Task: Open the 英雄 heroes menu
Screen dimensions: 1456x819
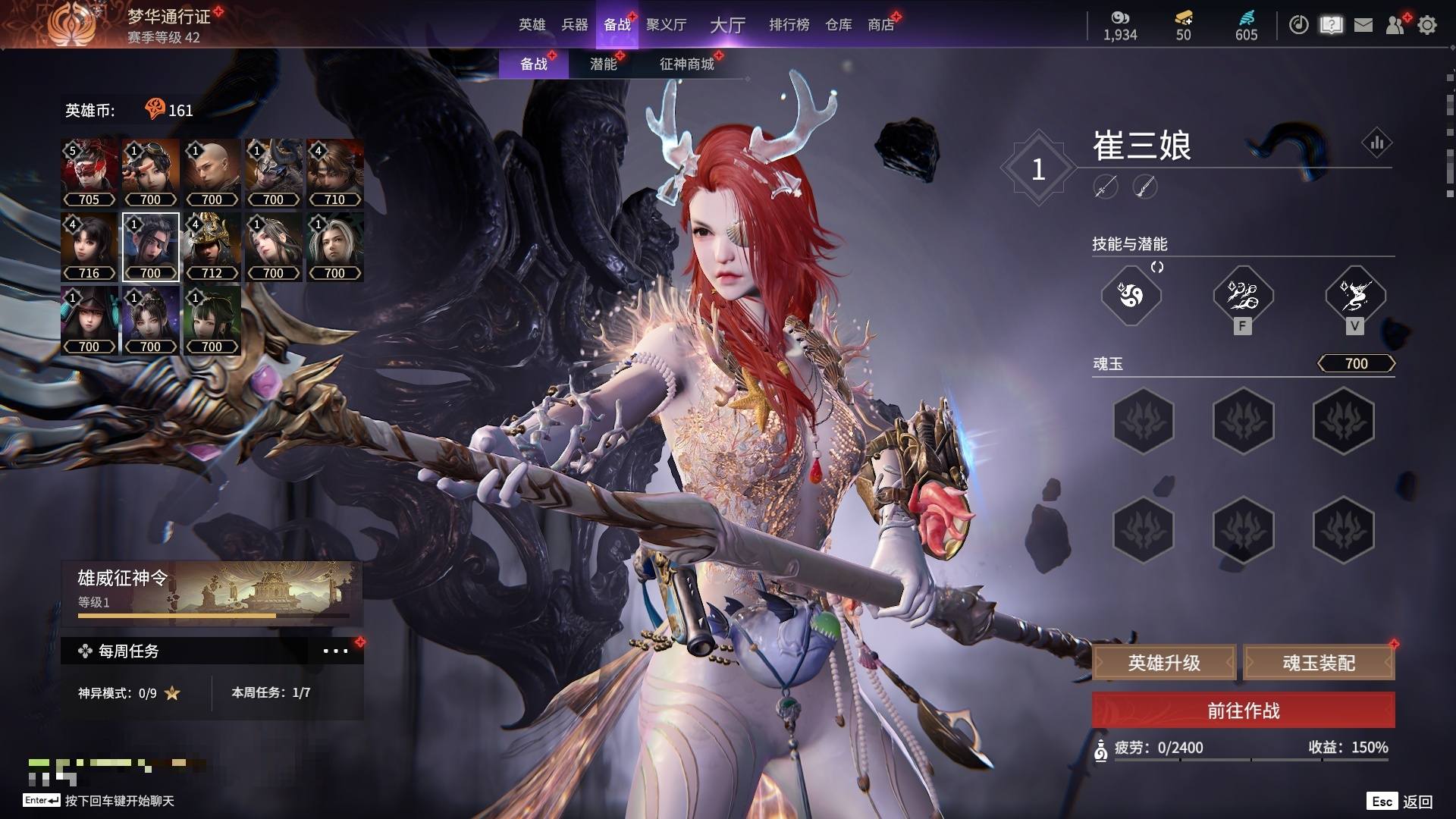Action: tap(532, 25)
